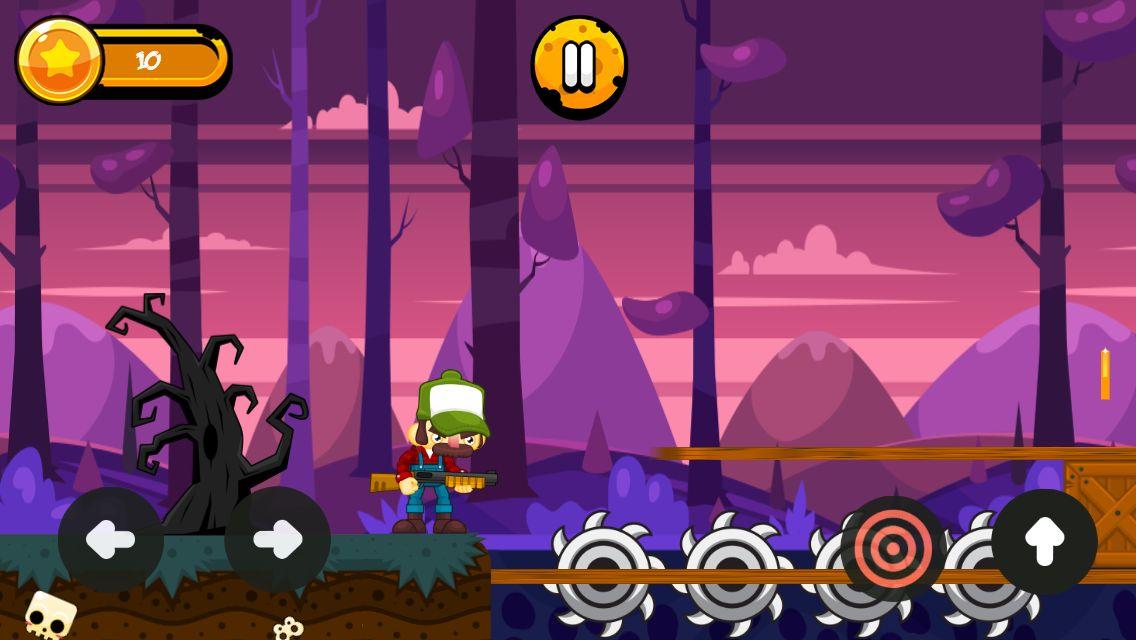Jump using the up arrow button
Image resolution: width=1136 pixels, height=640 pixels.
click(x=1044, y=542)
